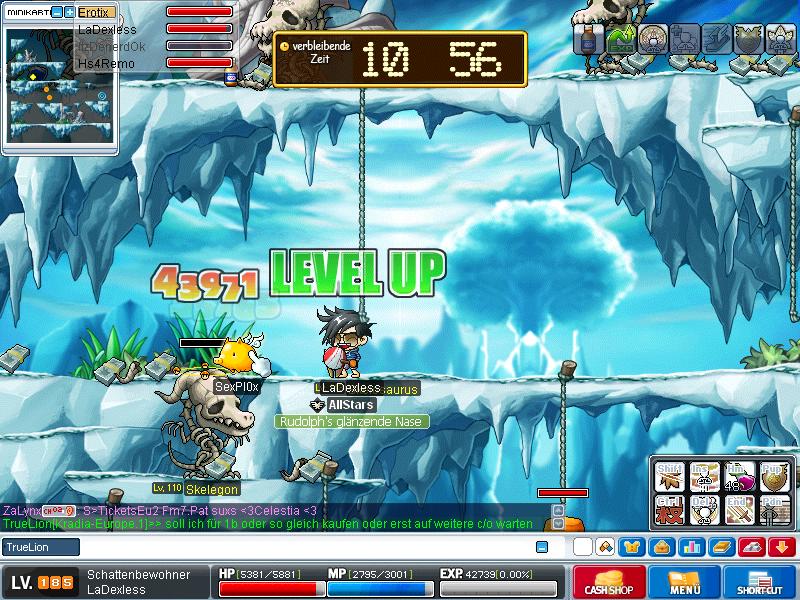The height and width of the screenshot is (600, 800).
Task: Open the inventory bag icon
Action: (x=661, y=547)
